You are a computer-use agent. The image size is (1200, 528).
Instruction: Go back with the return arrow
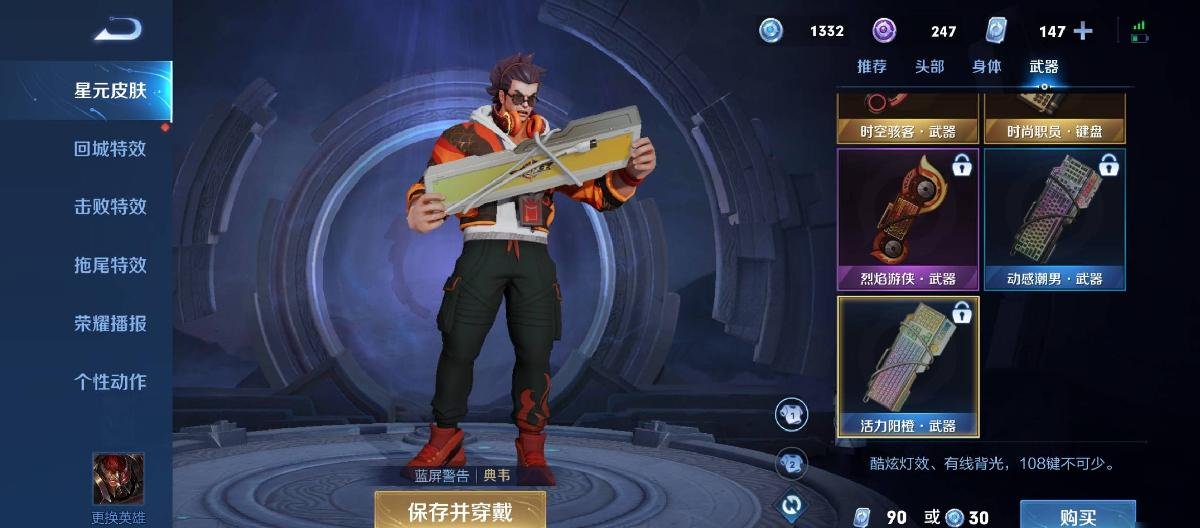click(x=118, y=30)
